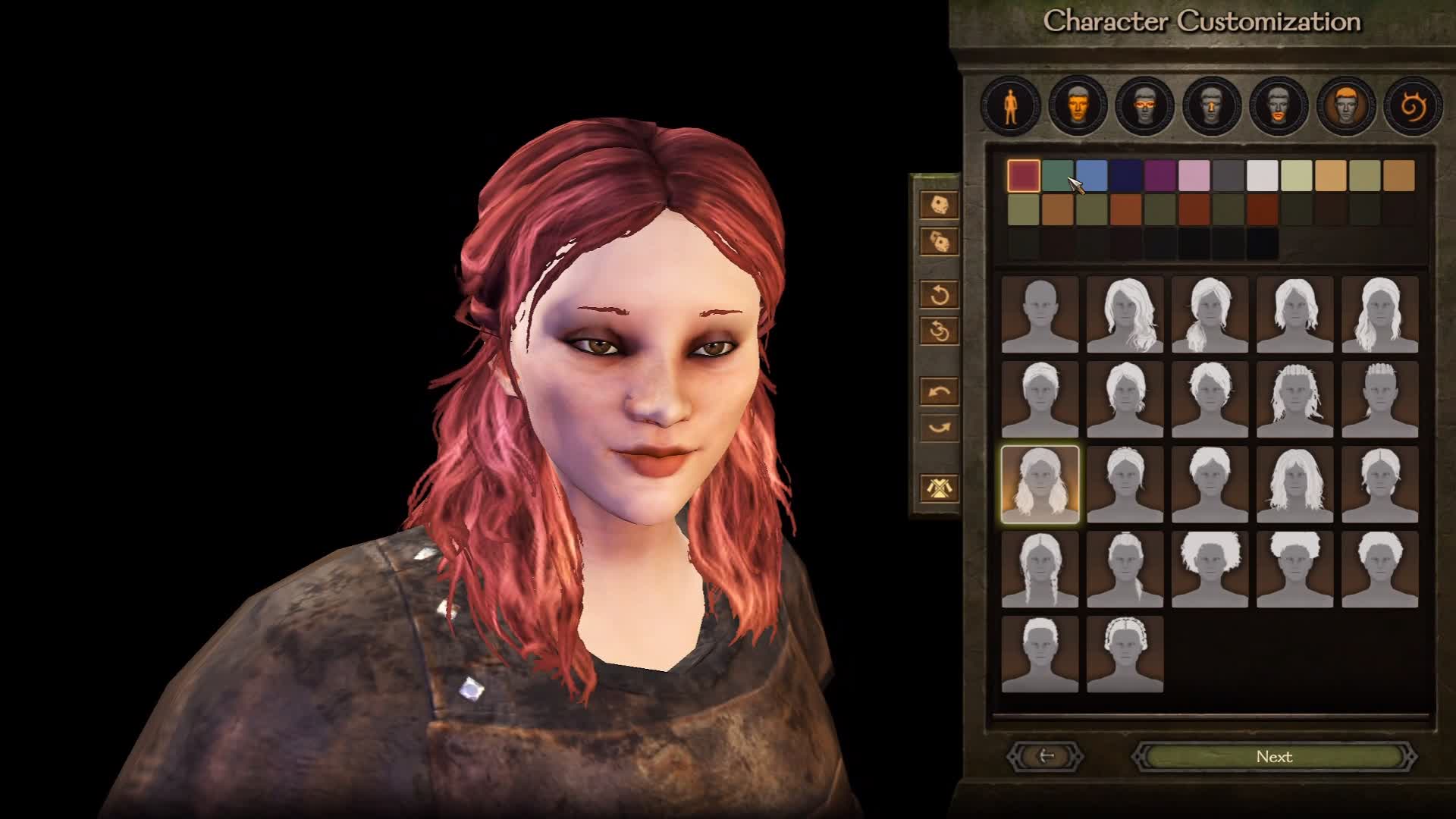Select the afro-style curly hairstyle thumbnail
1456x819 pixels.
pyautogui.click(x=1210, y=570)
